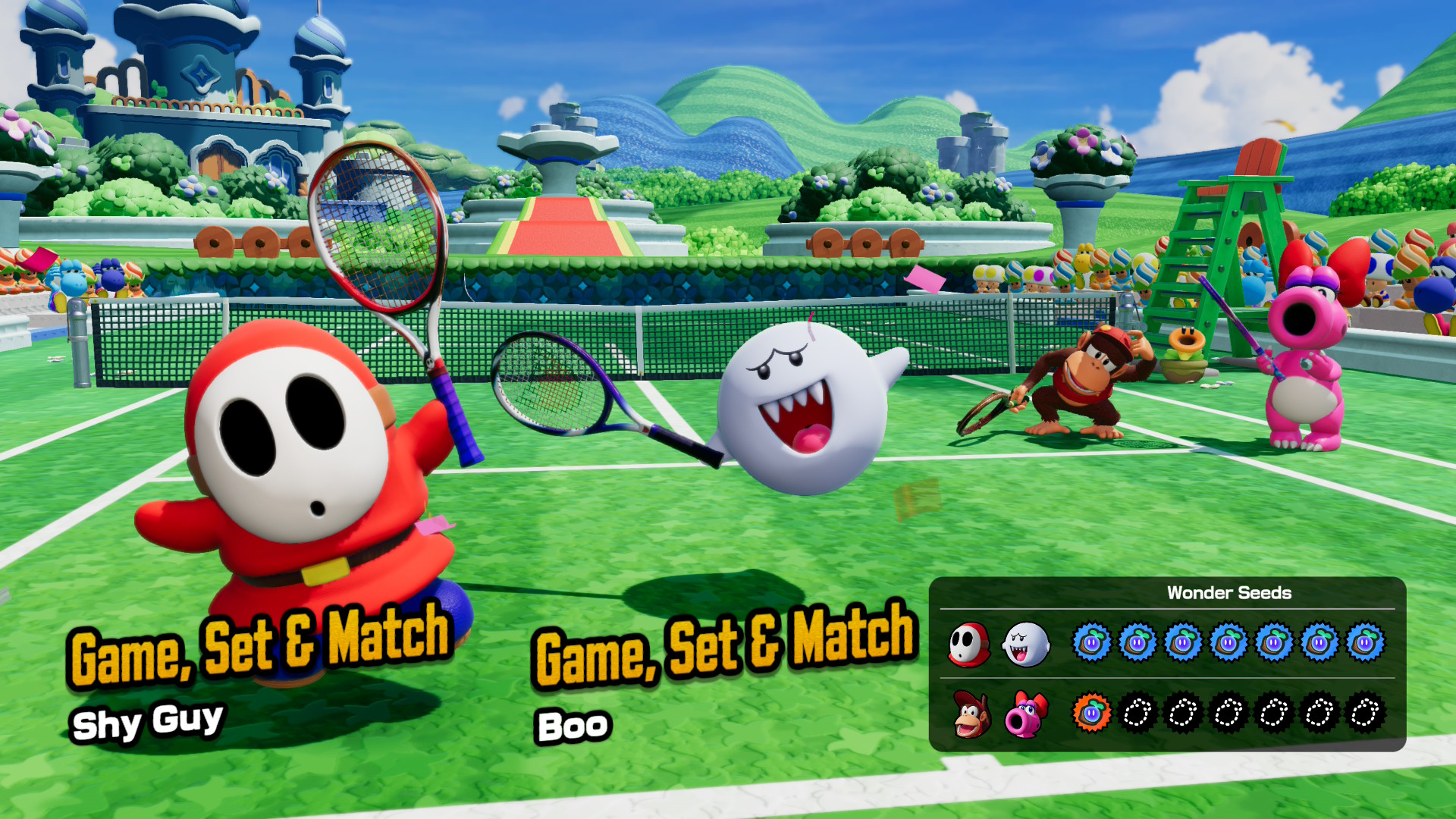The image size is (1456, 819).
Task: Click Shy Guy's portrait in the scoreboard
Action: point(969,645)
